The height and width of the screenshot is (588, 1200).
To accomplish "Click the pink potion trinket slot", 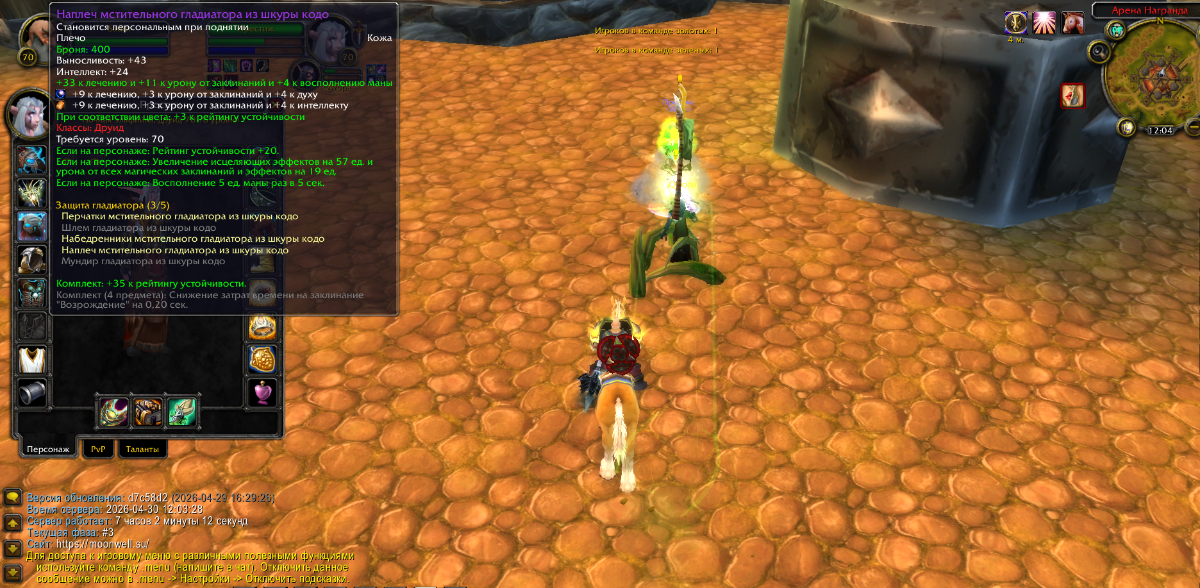I will pyautogui.click(x=262, y=391).
